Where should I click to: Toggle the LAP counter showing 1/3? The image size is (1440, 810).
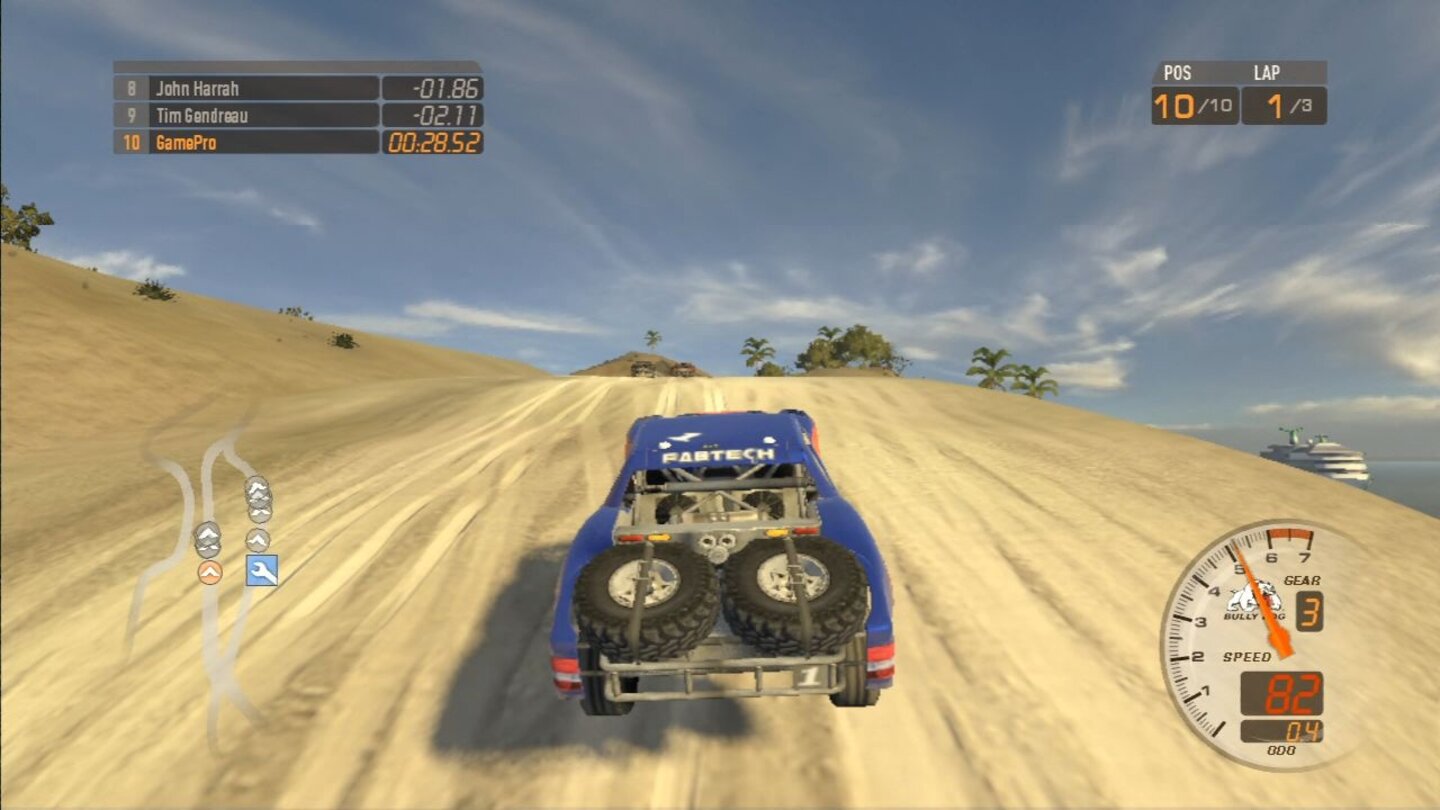(1281, 90)
